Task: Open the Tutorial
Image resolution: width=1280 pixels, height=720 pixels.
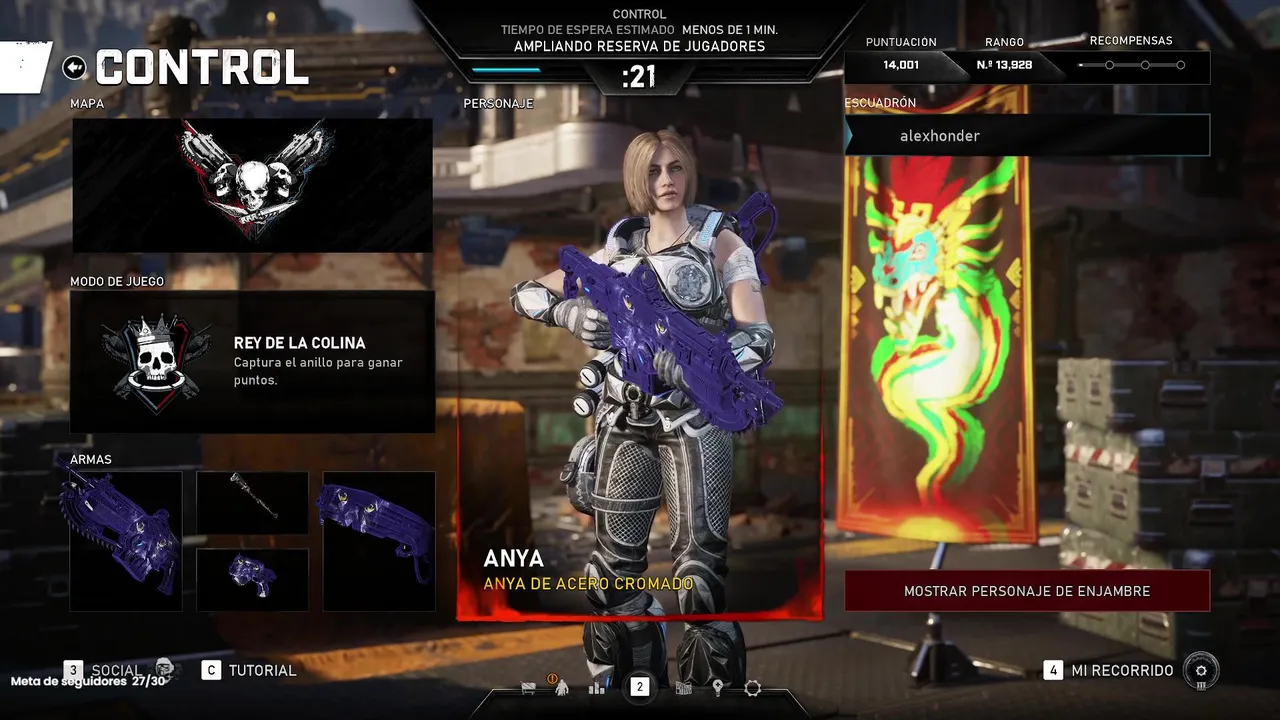Action: pyautogui.click(x=262, y=670)
